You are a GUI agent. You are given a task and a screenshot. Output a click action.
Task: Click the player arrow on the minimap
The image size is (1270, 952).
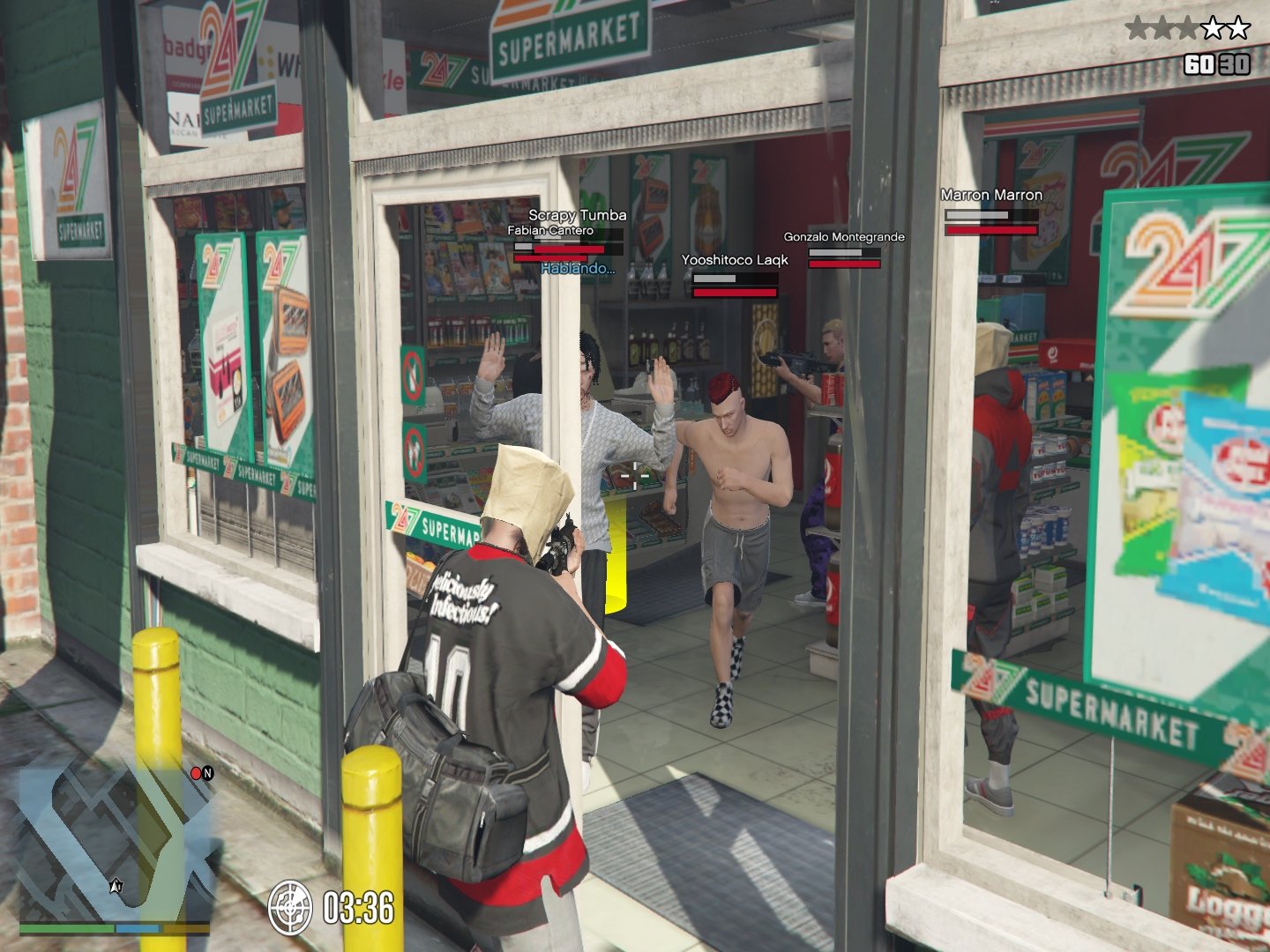[x=115, y=886]
